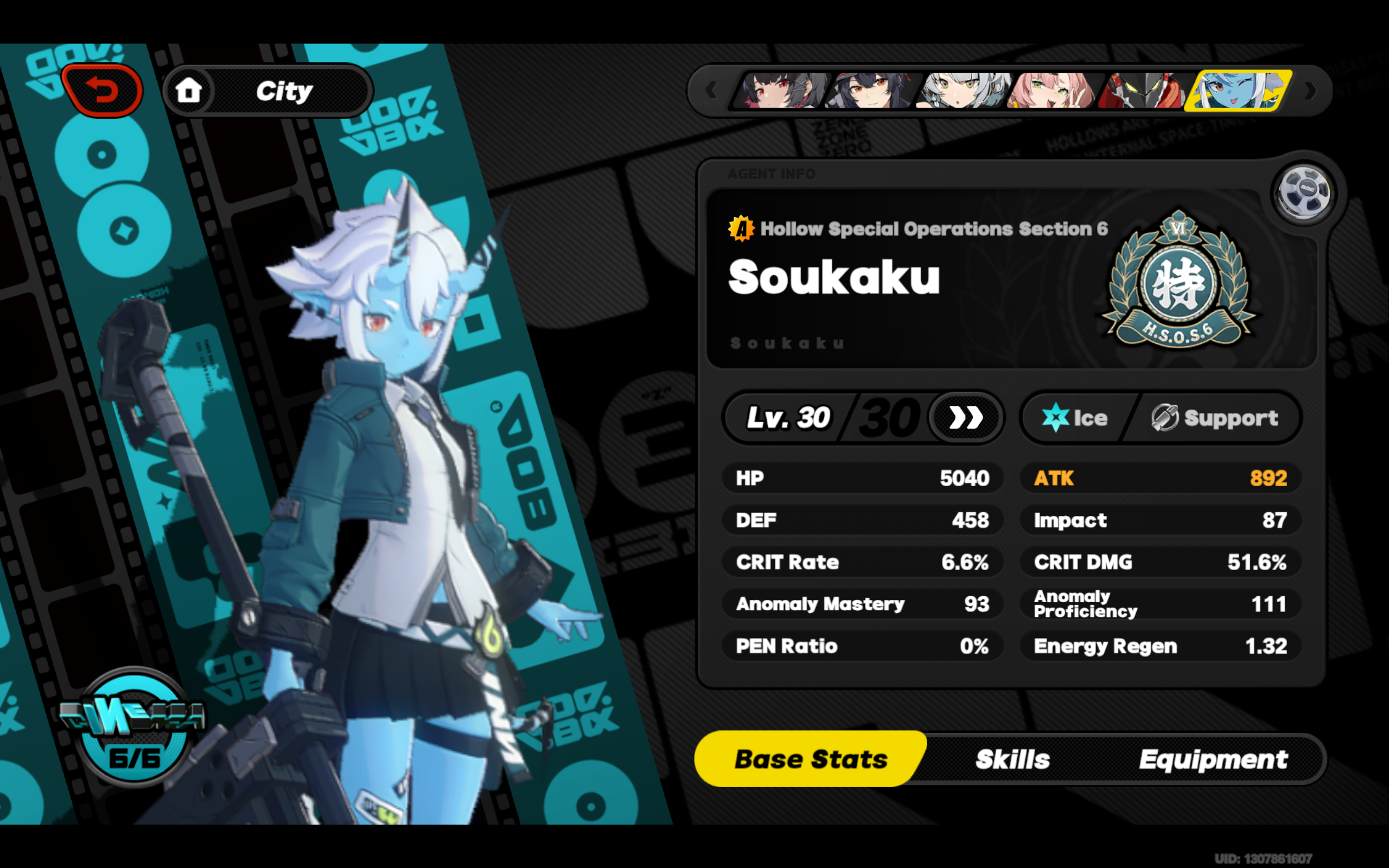Click left chevron to scroll agent carousel
This screenshot has width=1389, height=868.
[x=712, y=91]
